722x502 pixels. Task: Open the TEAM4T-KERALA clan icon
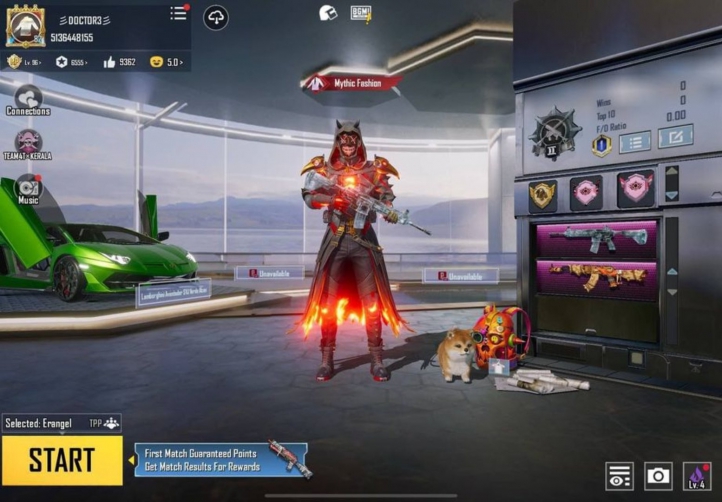pyautogui.click(x=28, y=143)
